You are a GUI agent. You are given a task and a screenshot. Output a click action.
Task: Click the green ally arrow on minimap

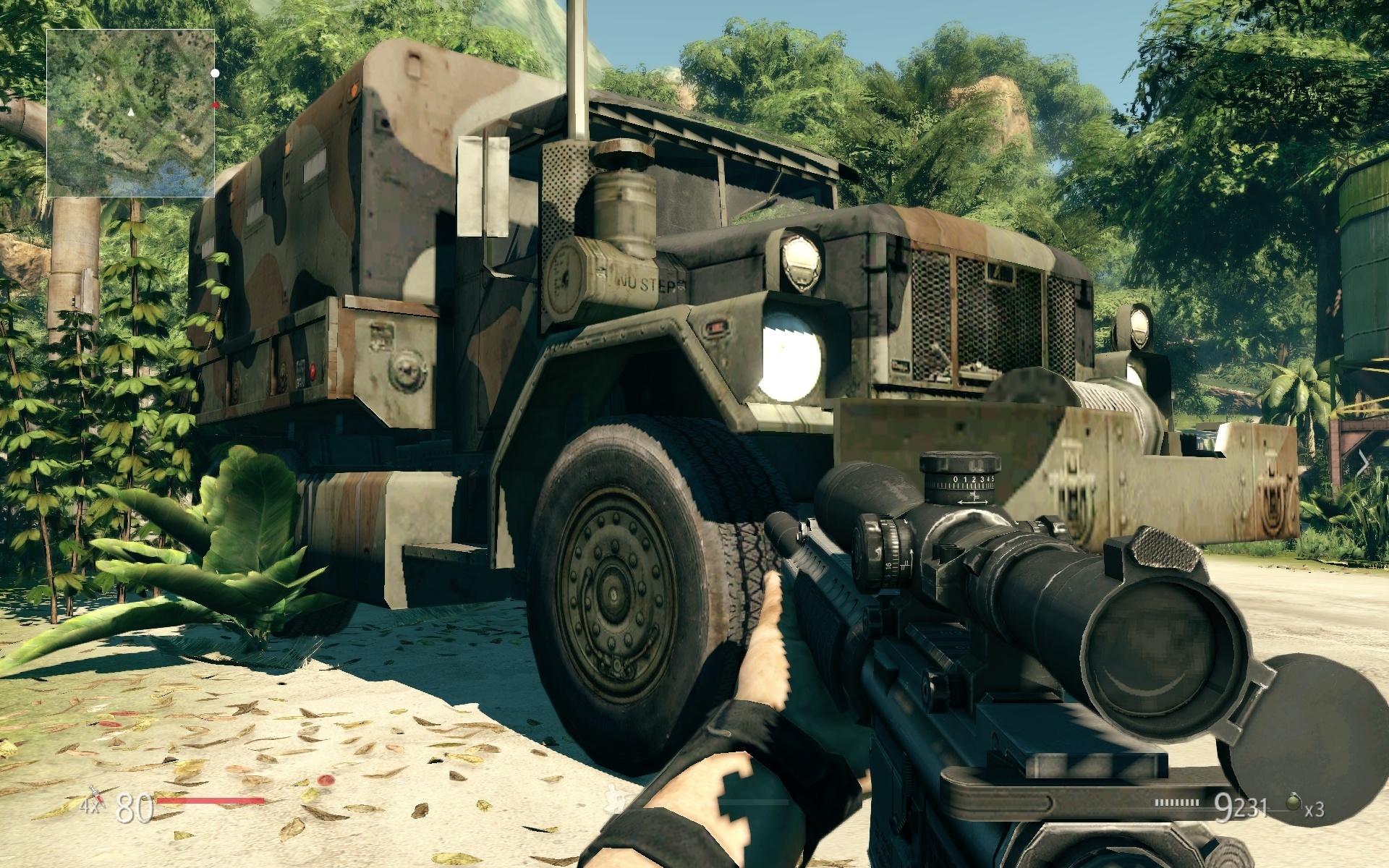tap(60, 122)
